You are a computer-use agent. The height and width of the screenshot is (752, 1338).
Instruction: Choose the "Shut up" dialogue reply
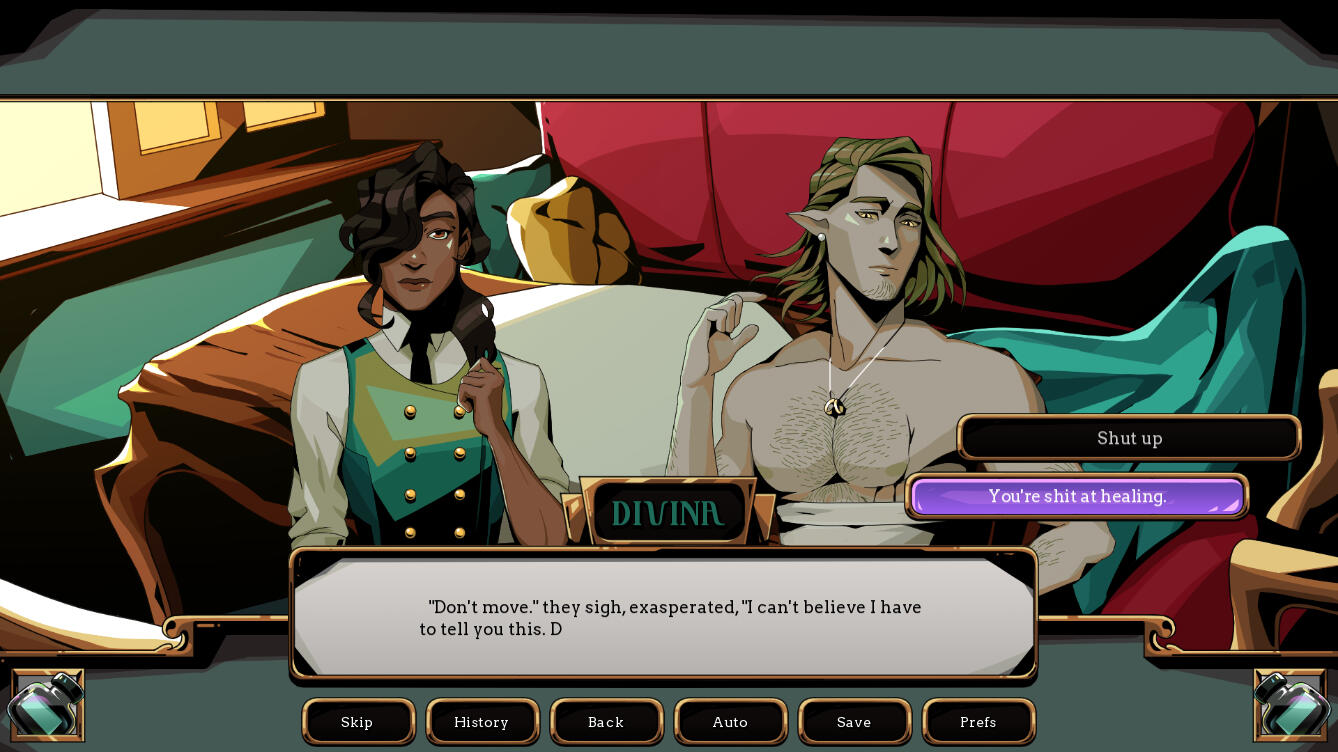1129,438
